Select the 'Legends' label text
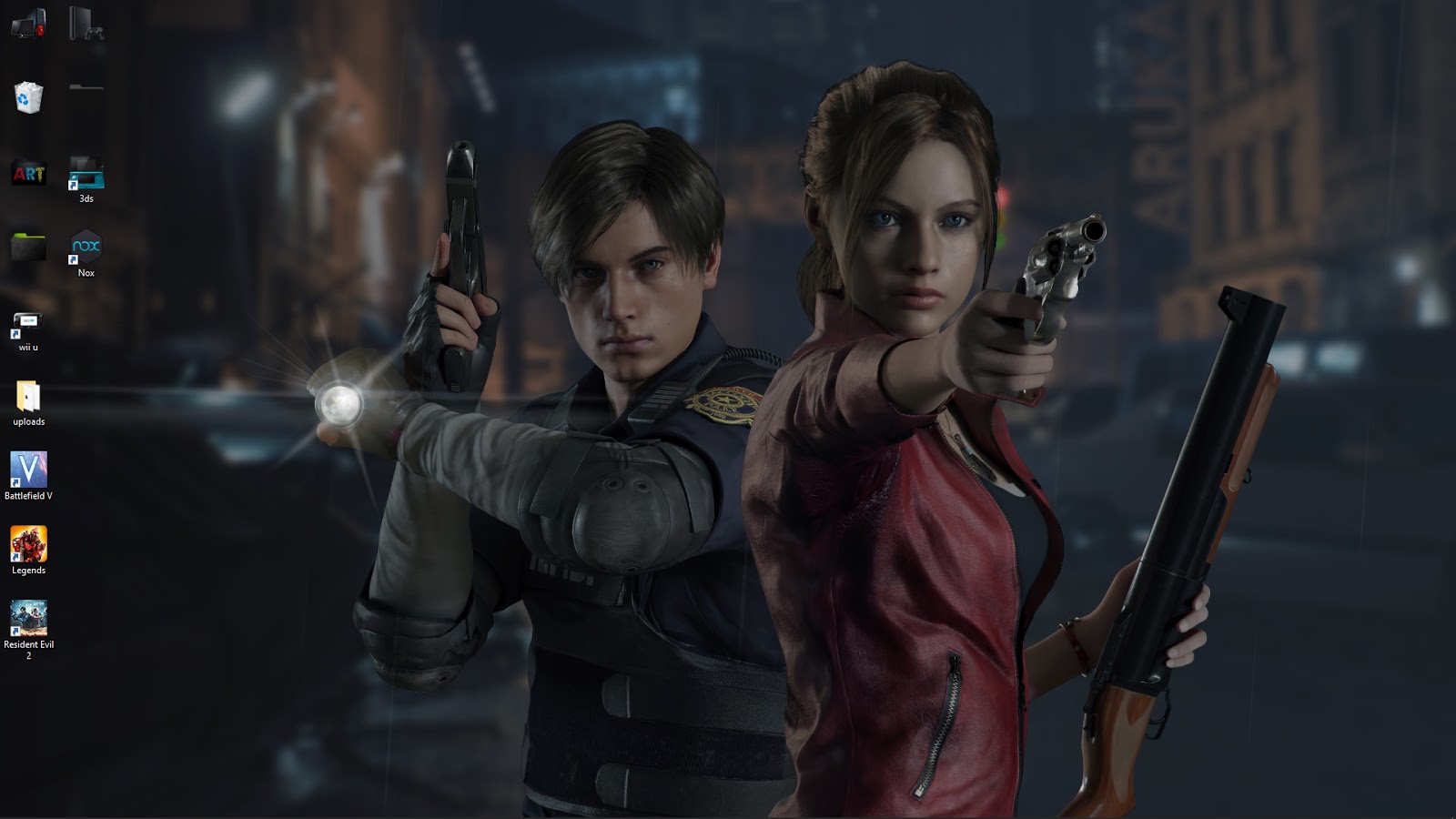Viewport: 1456px width, 819px height. (29, 571)
